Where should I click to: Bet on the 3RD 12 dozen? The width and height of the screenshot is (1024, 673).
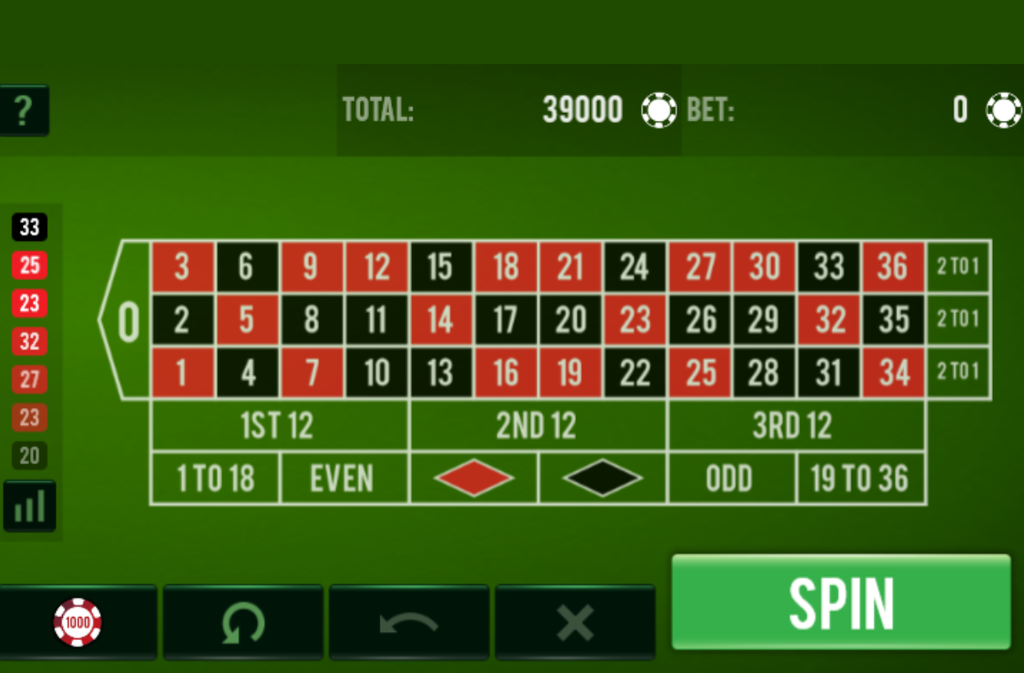793,426
